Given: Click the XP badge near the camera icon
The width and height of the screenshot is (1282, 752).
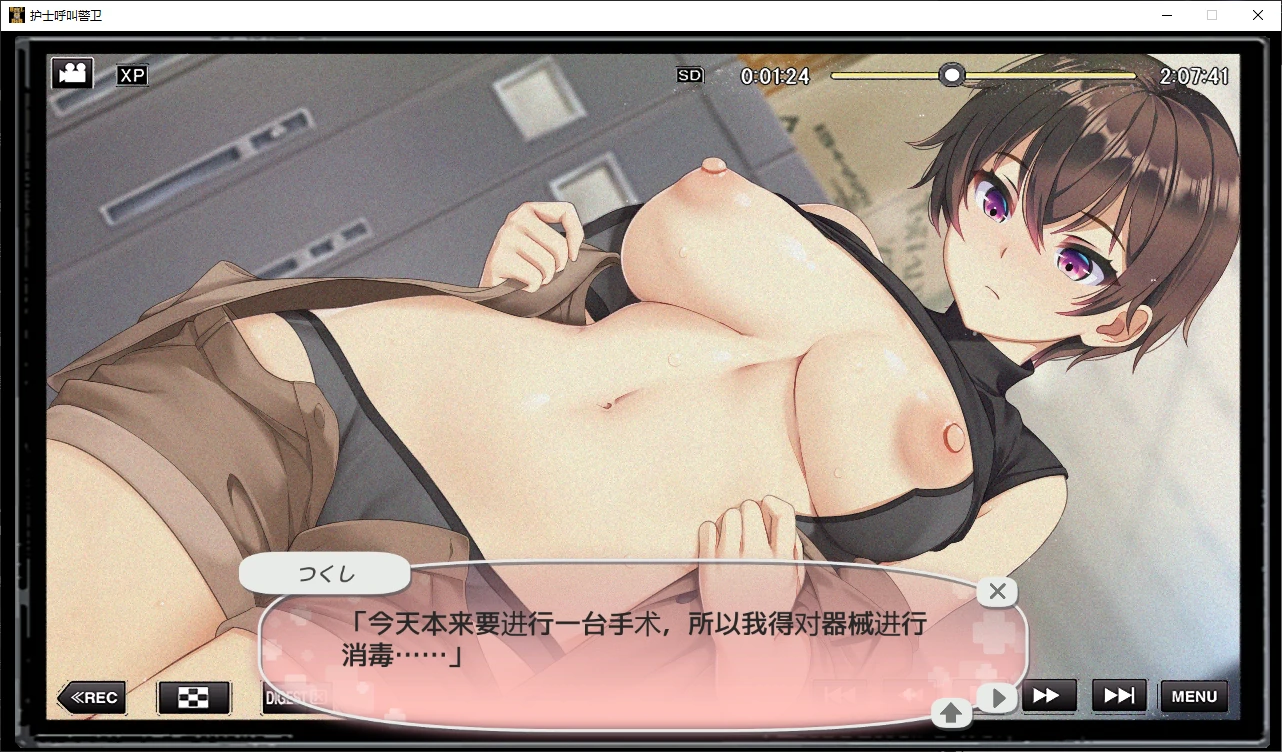Looking at the screenshot, I should 132,75.
